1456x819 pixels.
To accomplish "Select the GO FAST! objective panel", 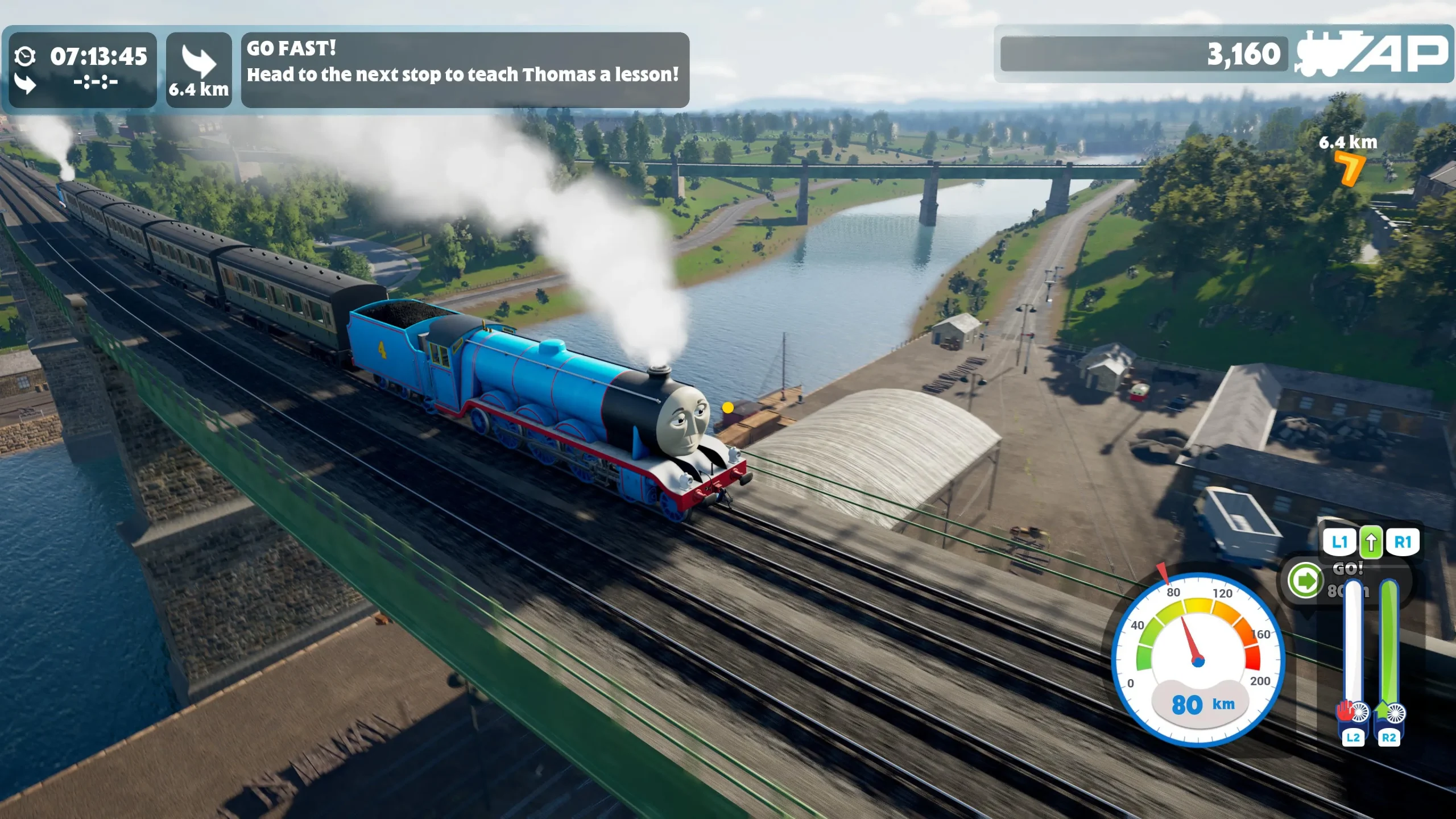I will [x=465, y=69].
